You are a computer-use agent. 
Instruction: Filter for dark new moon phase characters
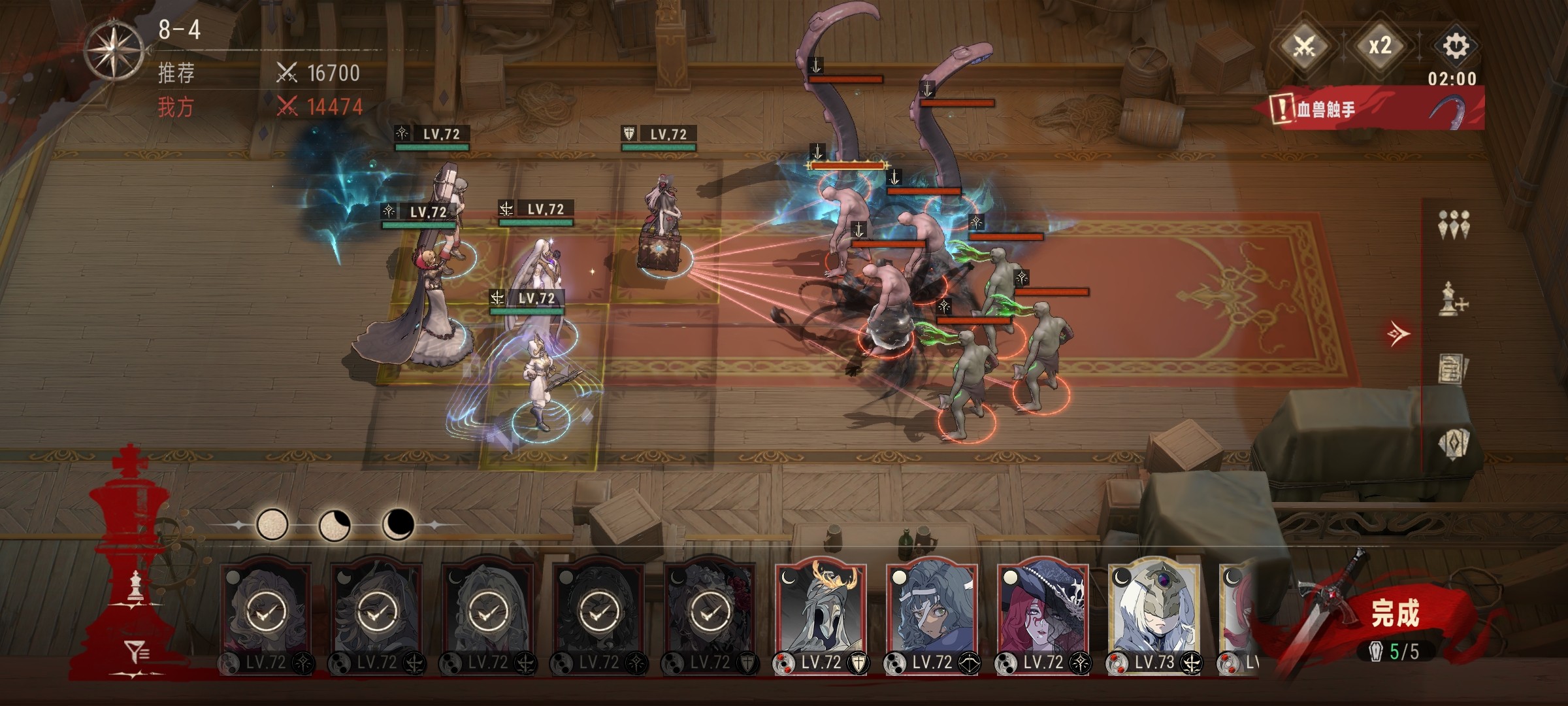397,524
